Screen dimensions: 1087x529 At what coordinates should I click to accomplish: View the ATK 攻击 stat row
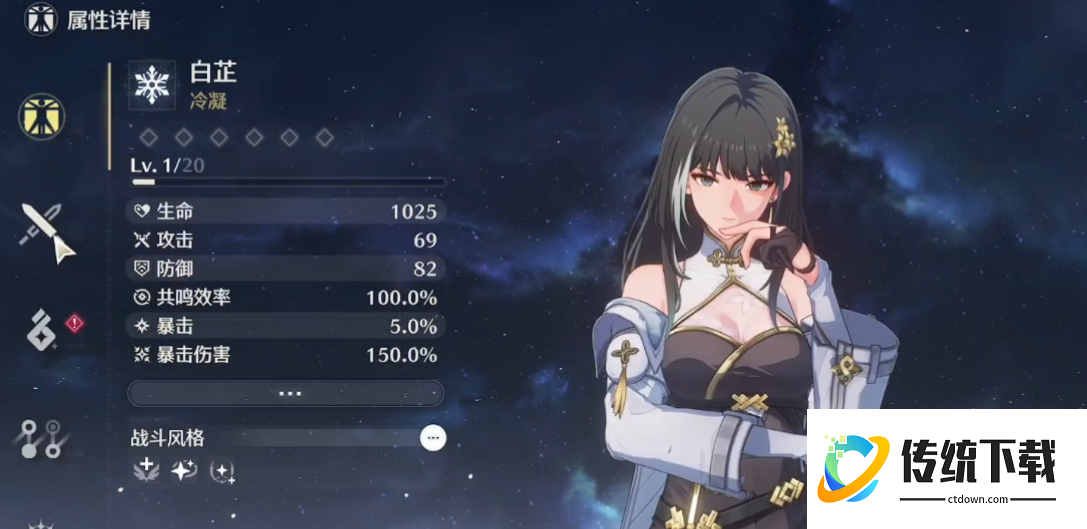[x=285, y=240]
